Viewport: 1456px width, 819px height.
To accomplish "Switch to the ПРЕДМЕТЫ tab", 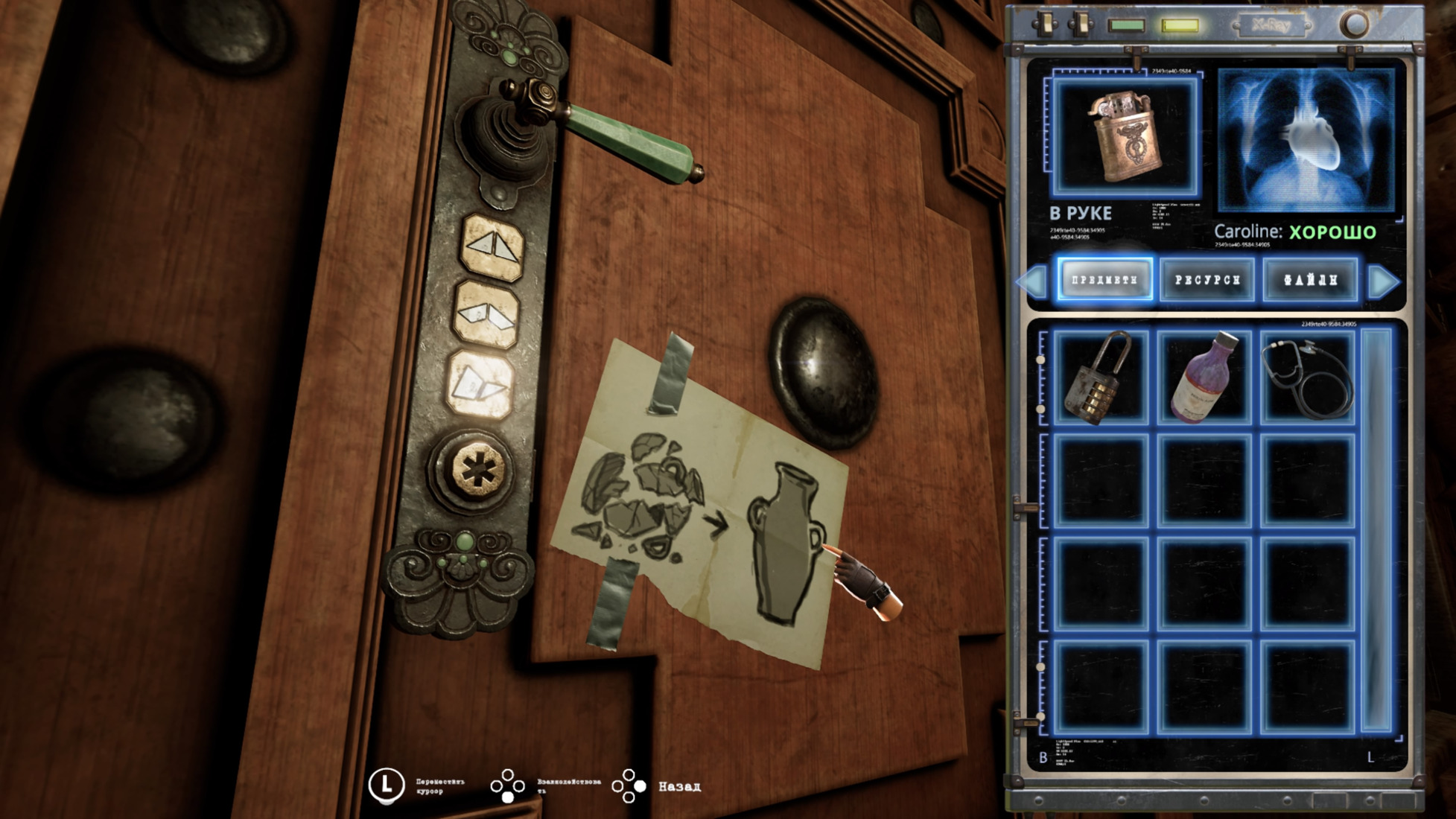I will click(x=1104, y=280).
